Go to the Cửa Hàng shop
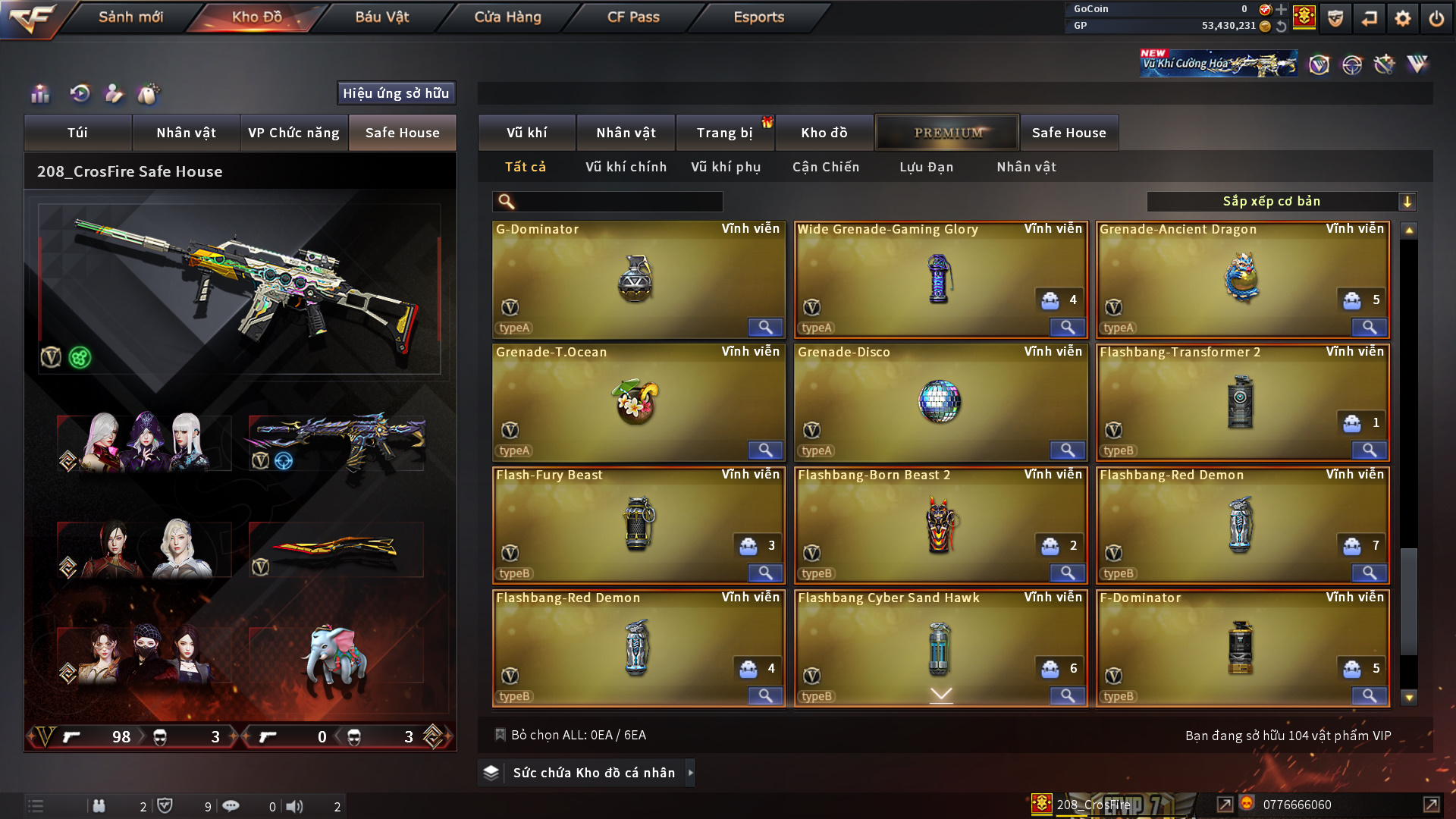The image size is (1456, 819). coord(507,17)
